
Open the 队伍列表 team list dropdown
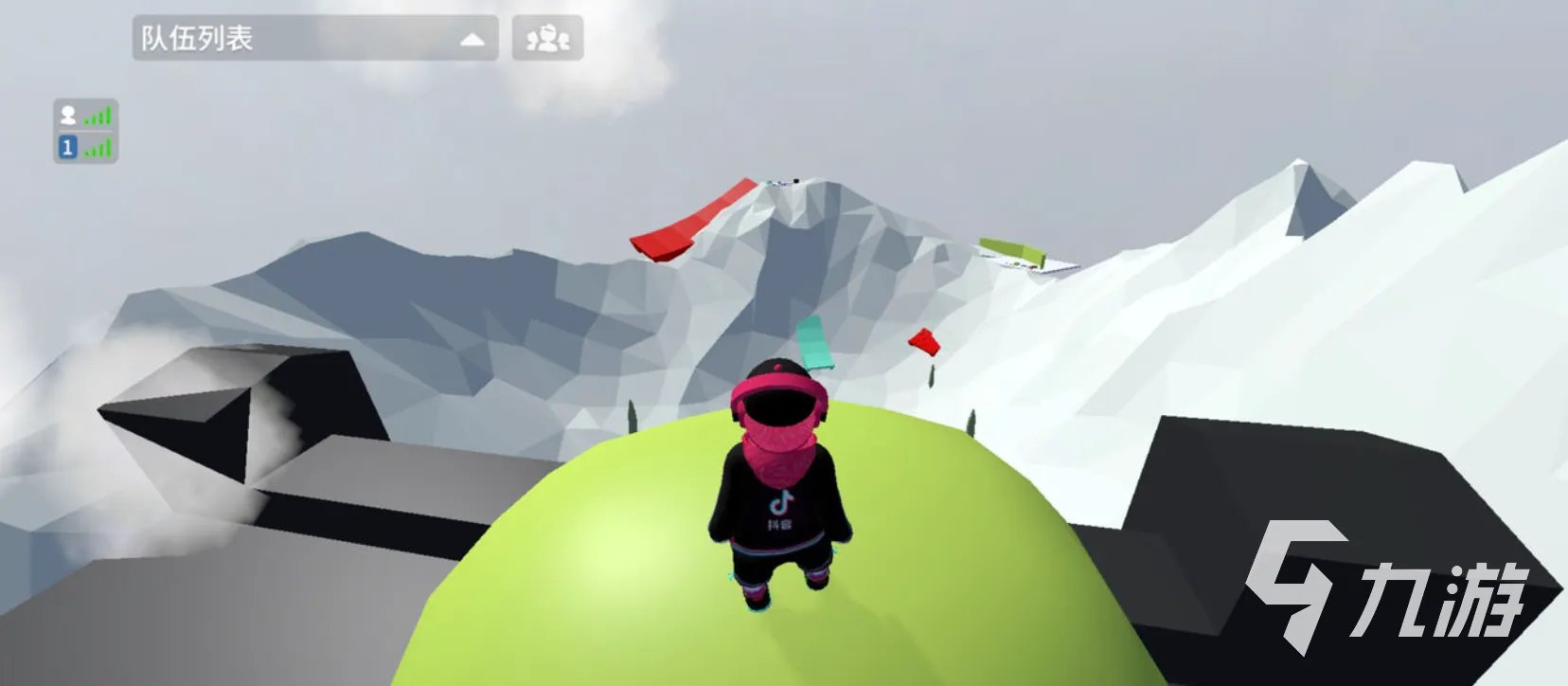coord(314,39)
